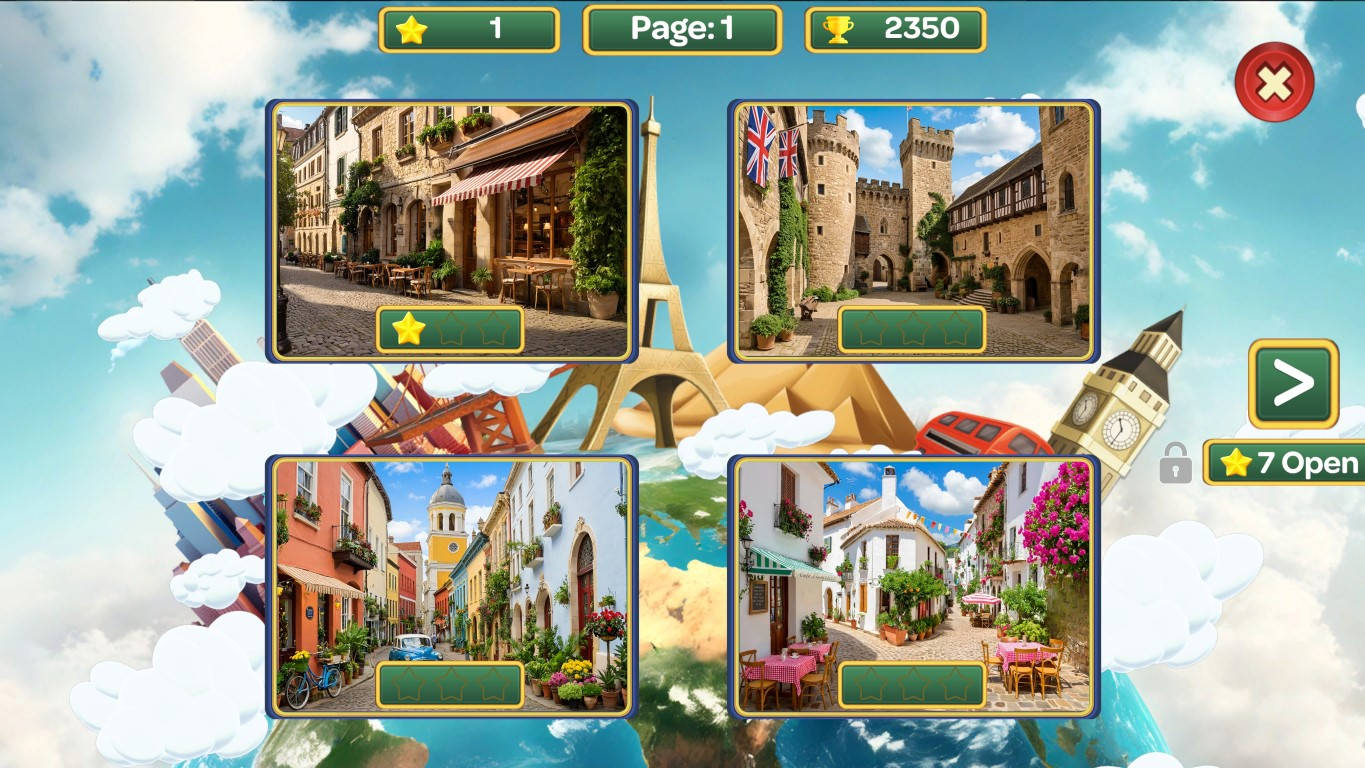Image resolution: width=1365 pixels, height=768 pixels.
Task: Click the red X to exit level selection
Action: pos(1272,82)
